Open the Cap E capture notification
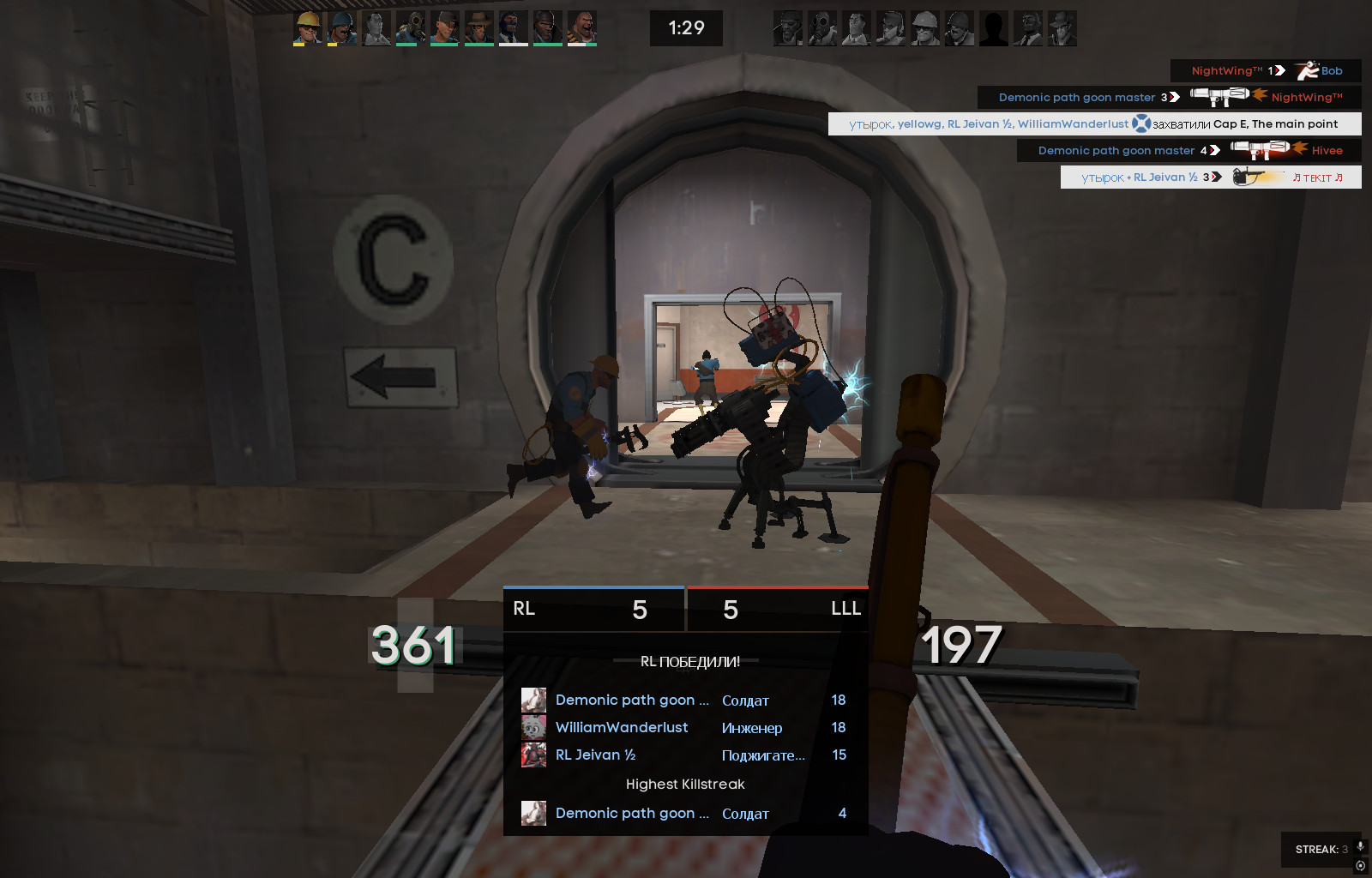1372x878 pixels. pyautogui.click(x=1094, y=123)
